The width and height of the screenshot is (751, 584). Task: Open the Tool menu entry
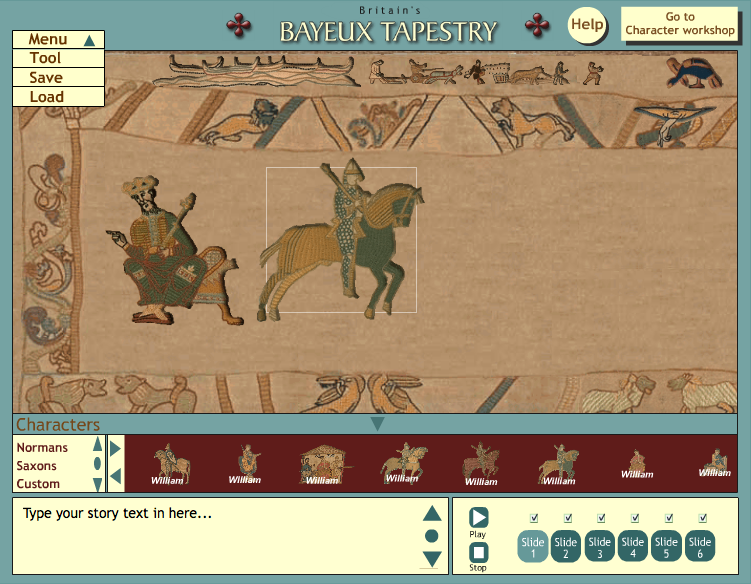pos(46,59)
